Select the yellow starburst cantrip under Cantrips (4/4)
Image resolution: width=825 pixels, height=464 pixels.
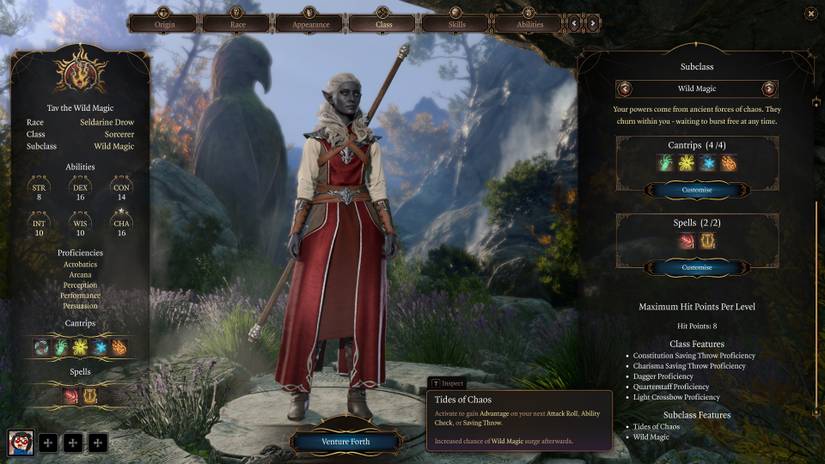[x=686, y=163]
